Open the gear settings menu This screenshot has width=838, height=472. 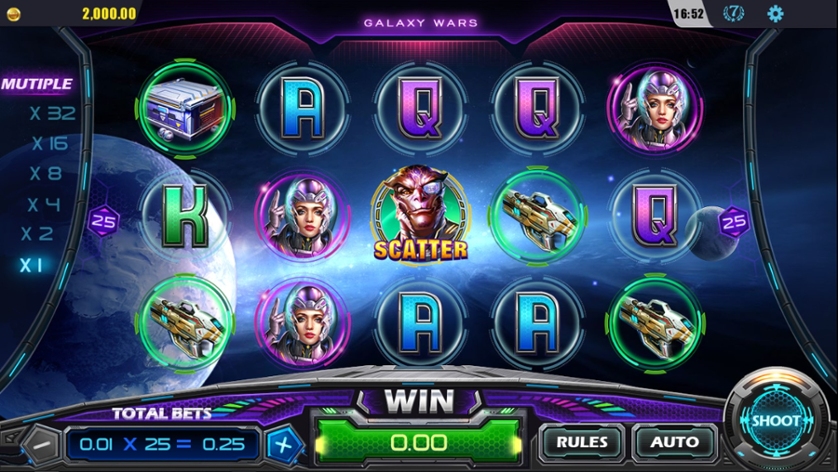[x=775, y=14]
